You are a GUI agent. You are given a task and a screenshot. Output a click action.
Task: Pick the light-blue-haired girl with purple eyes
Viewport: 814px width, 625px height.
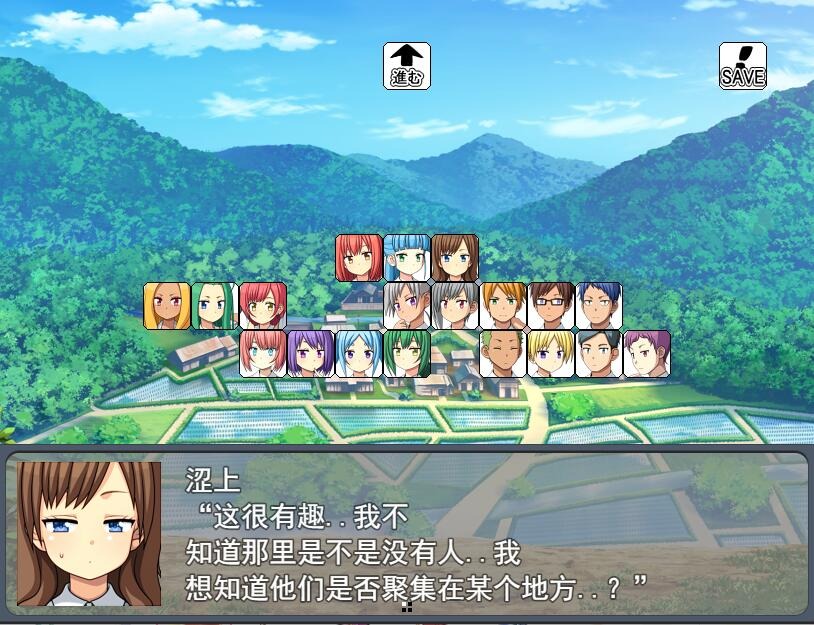(359, 354)
